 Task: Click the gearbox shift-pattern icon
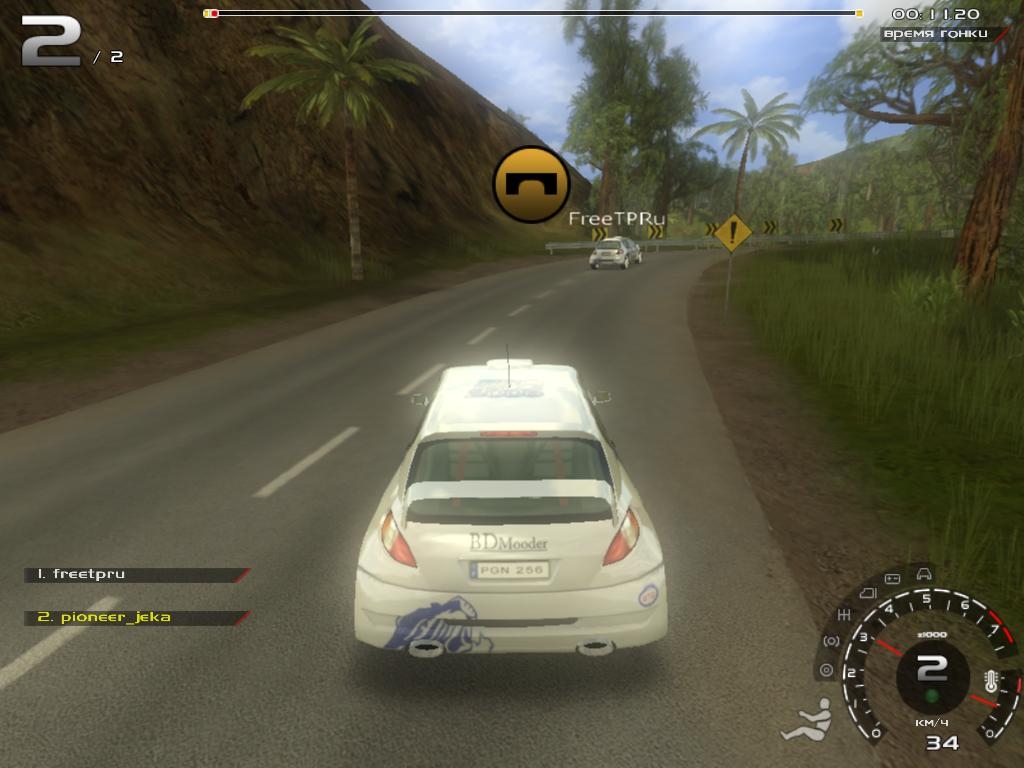tap(843, 615)
